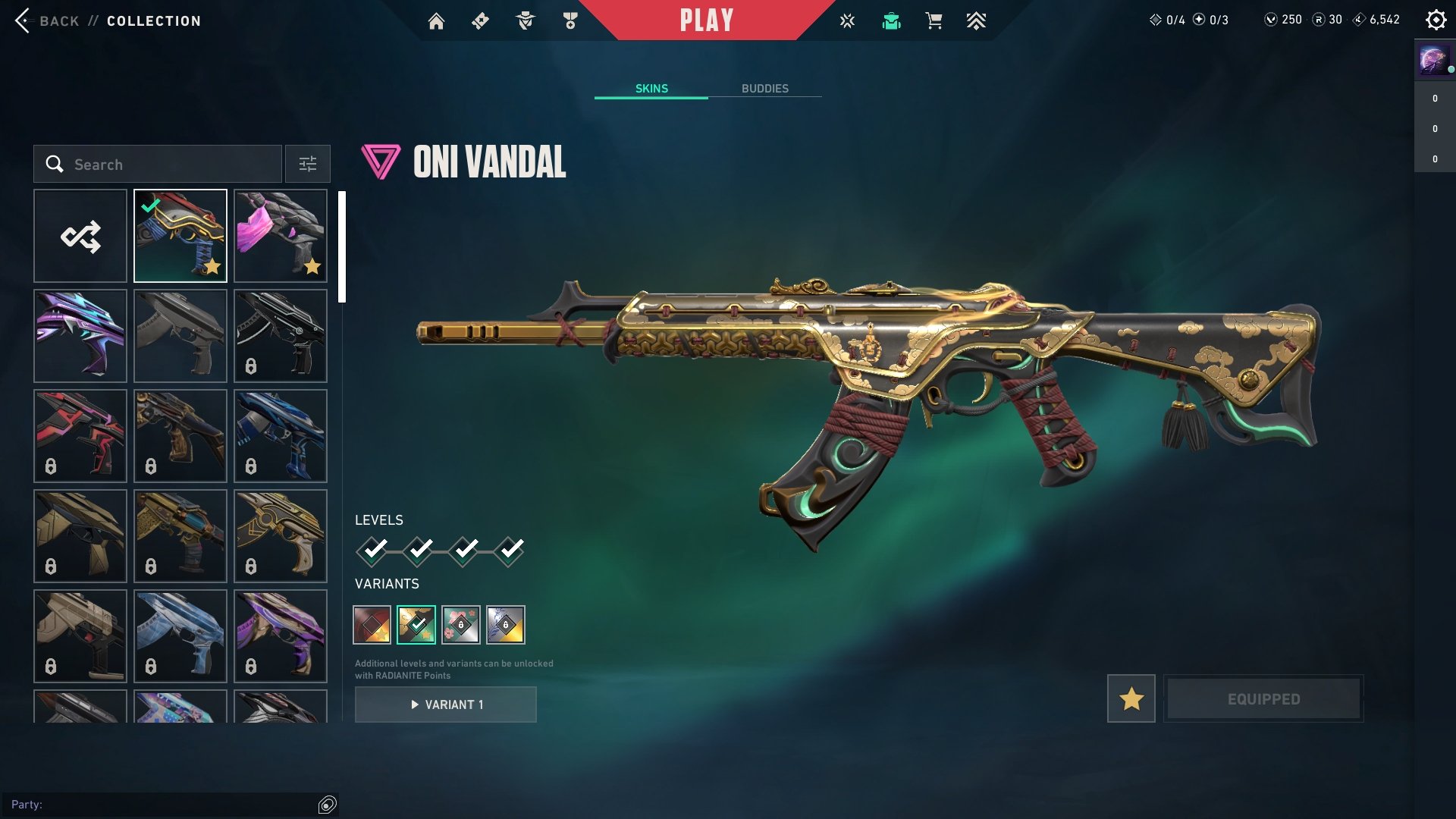Open the Esports icon left of Collection
Screen dimensions: 1456x819
tap(846, 20)
